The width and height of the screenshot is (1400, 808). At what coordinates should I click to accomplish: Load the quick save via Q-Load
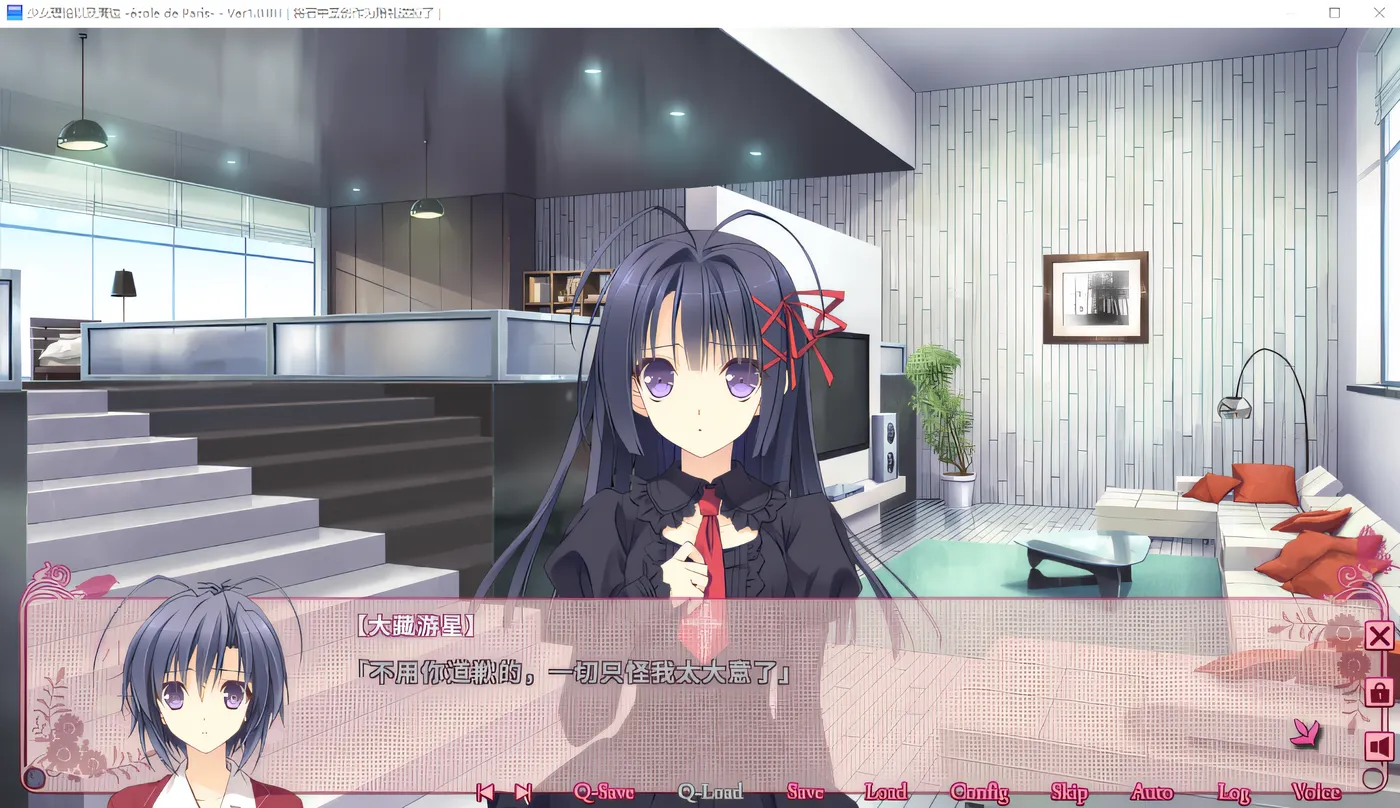(712, 790)
